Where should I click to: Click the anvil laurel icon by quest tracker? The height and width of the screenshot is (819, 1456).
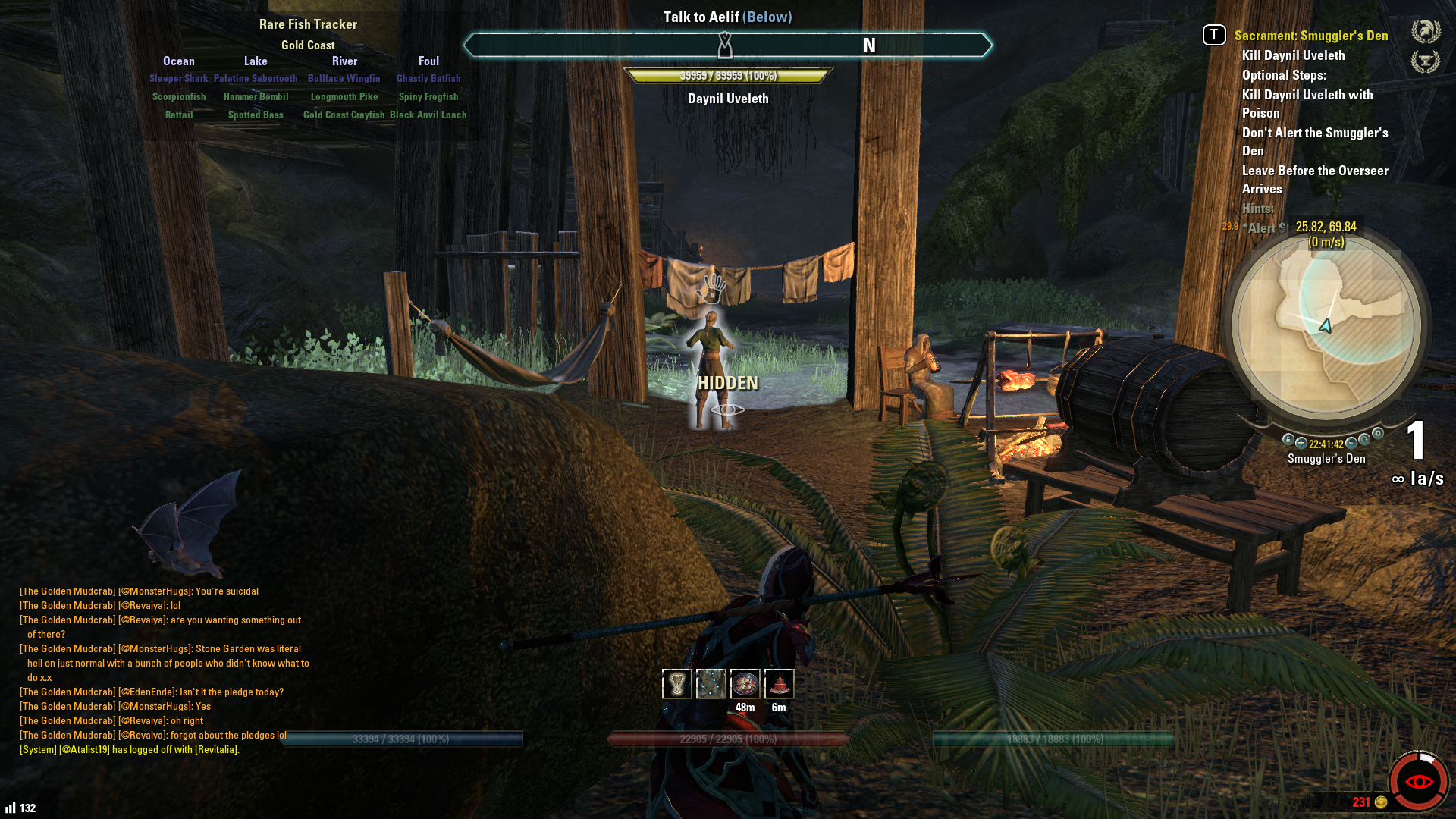[1426, 61]
